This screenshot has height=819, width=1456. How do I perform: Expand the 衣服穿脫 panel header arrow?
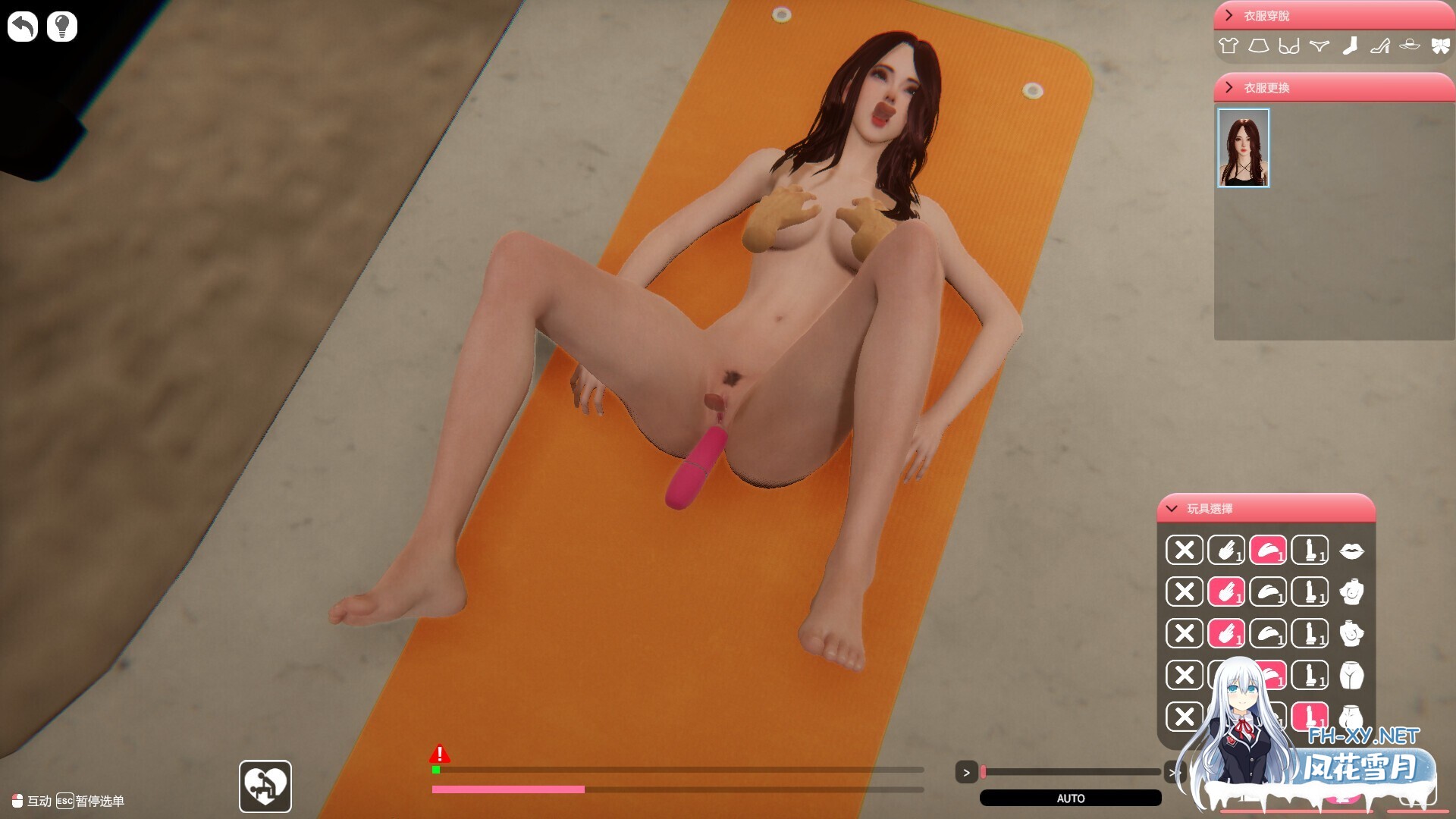coord(1229,14)
